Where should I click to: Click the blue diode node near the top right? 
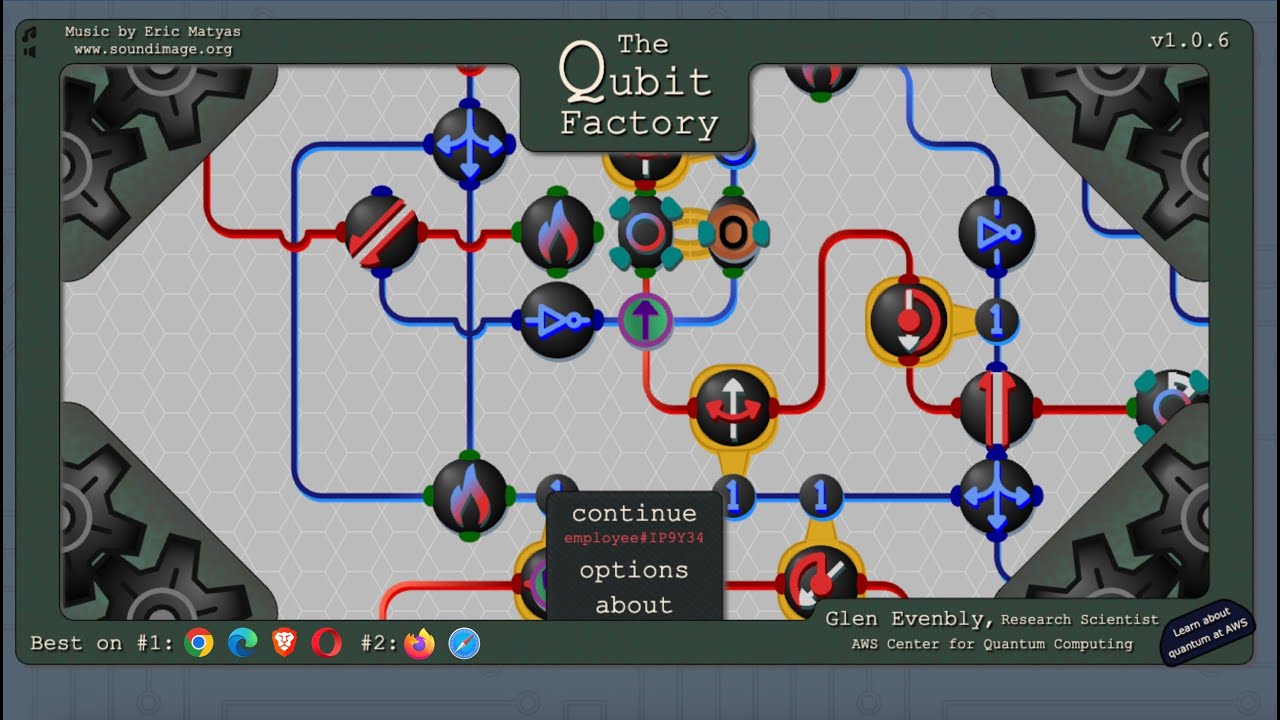[997, 232]
